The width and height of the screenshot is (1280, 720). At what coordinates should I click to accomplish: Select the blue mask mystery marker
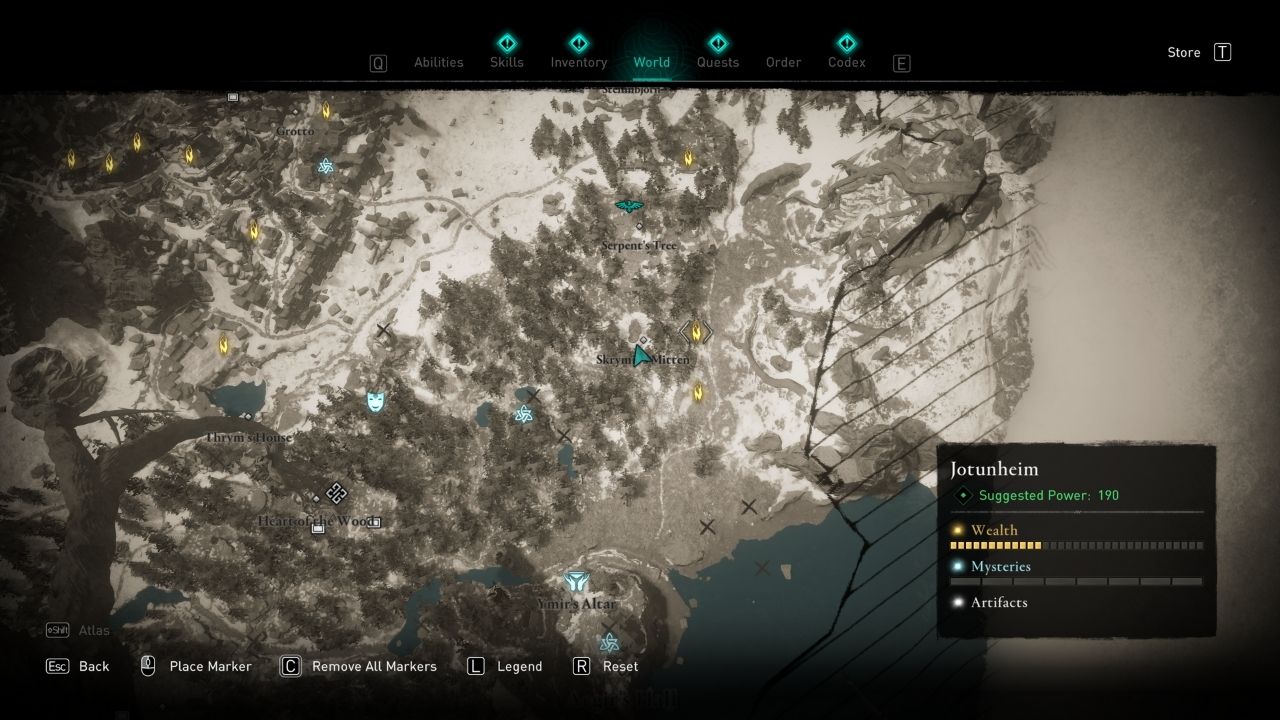click(x=376, y=401)
